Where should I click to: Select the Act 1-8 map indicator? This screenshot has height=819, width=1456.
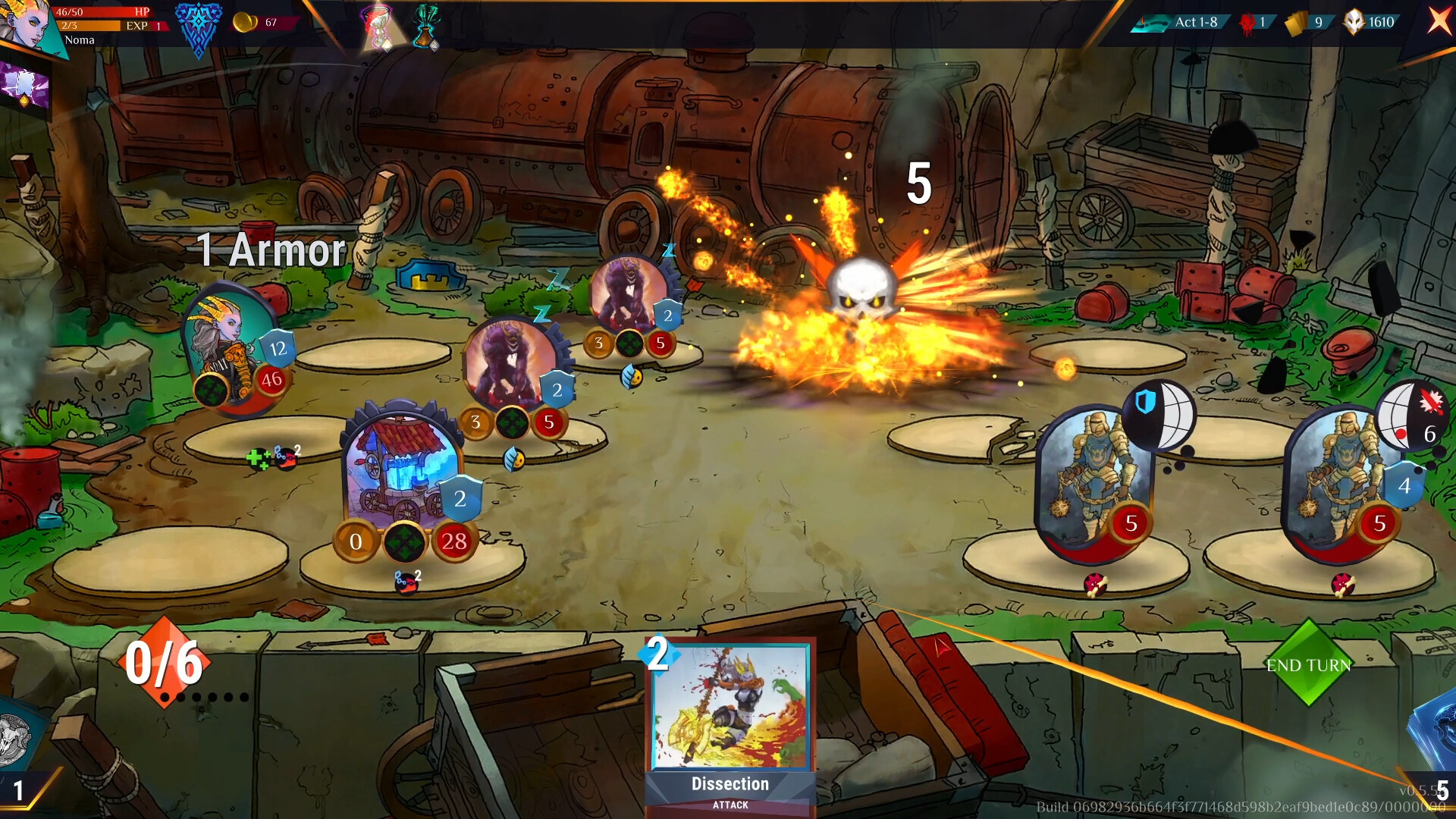[x=1183, y=23]
